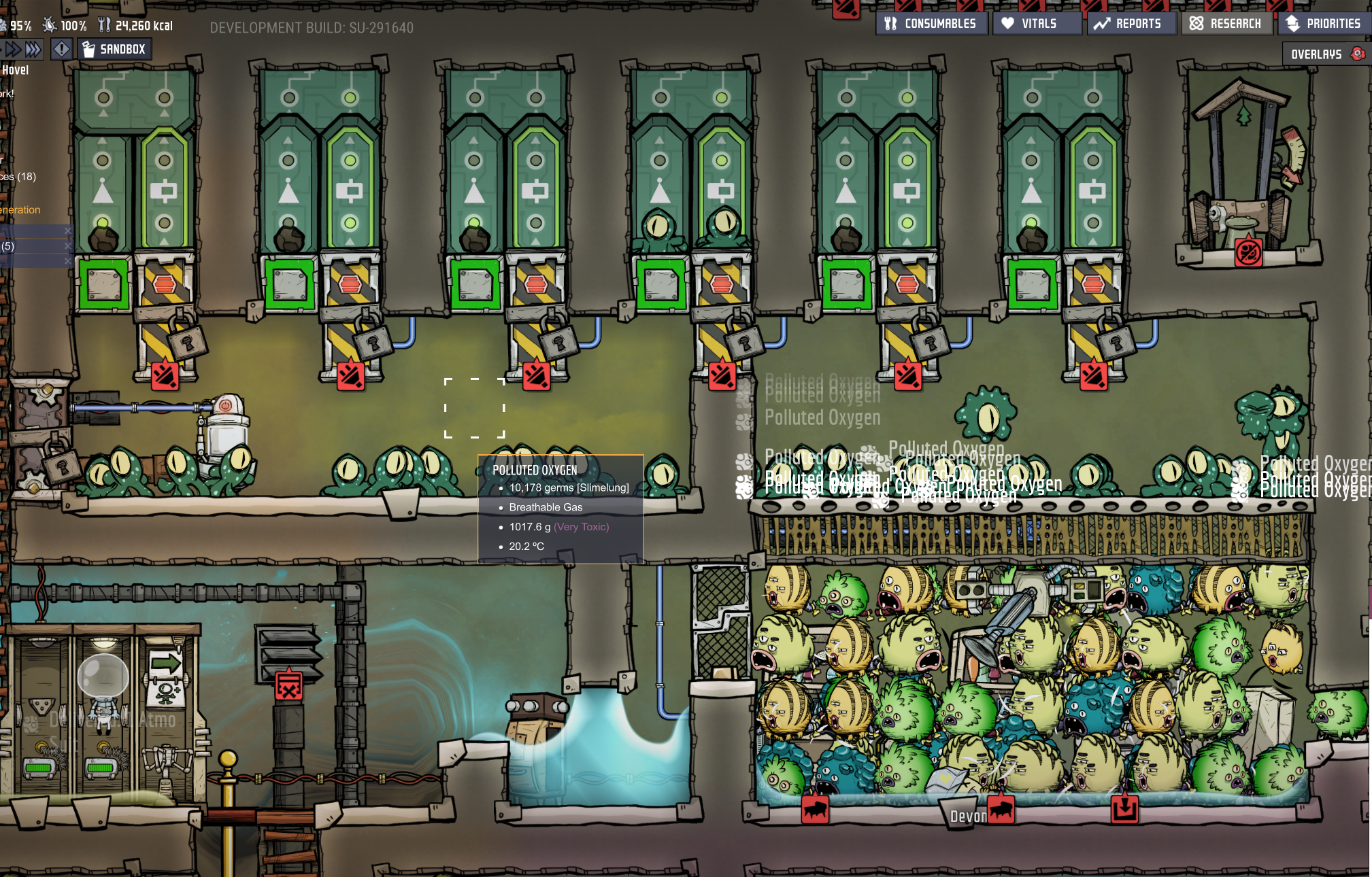The height and width of the screenshot is (877, 1372).
Task: Set game speed to triple-arrow fastest
Action: [x=33, y=49]
